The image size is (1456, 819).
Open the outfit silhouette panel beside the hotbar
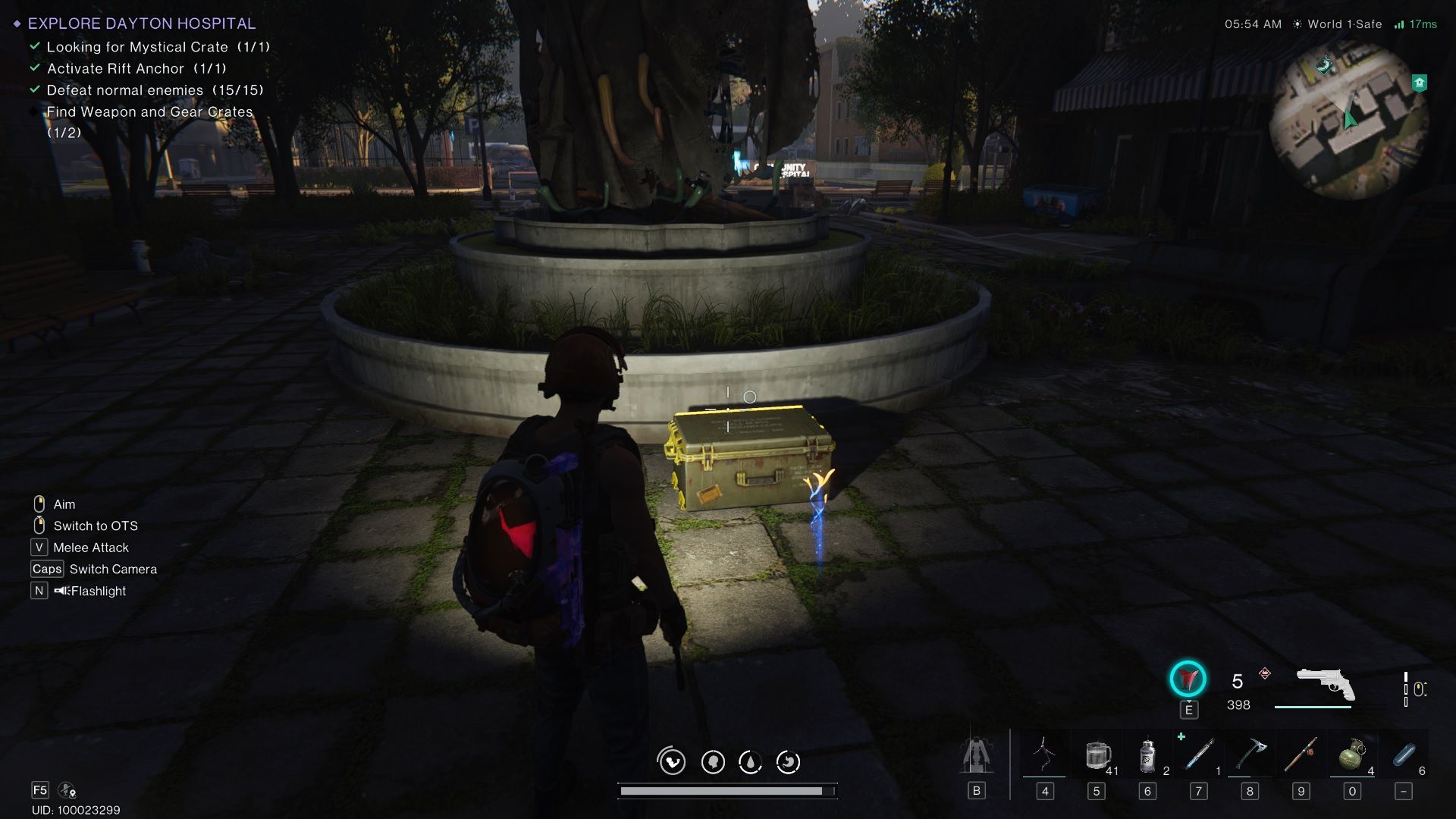tap(977, 755)
